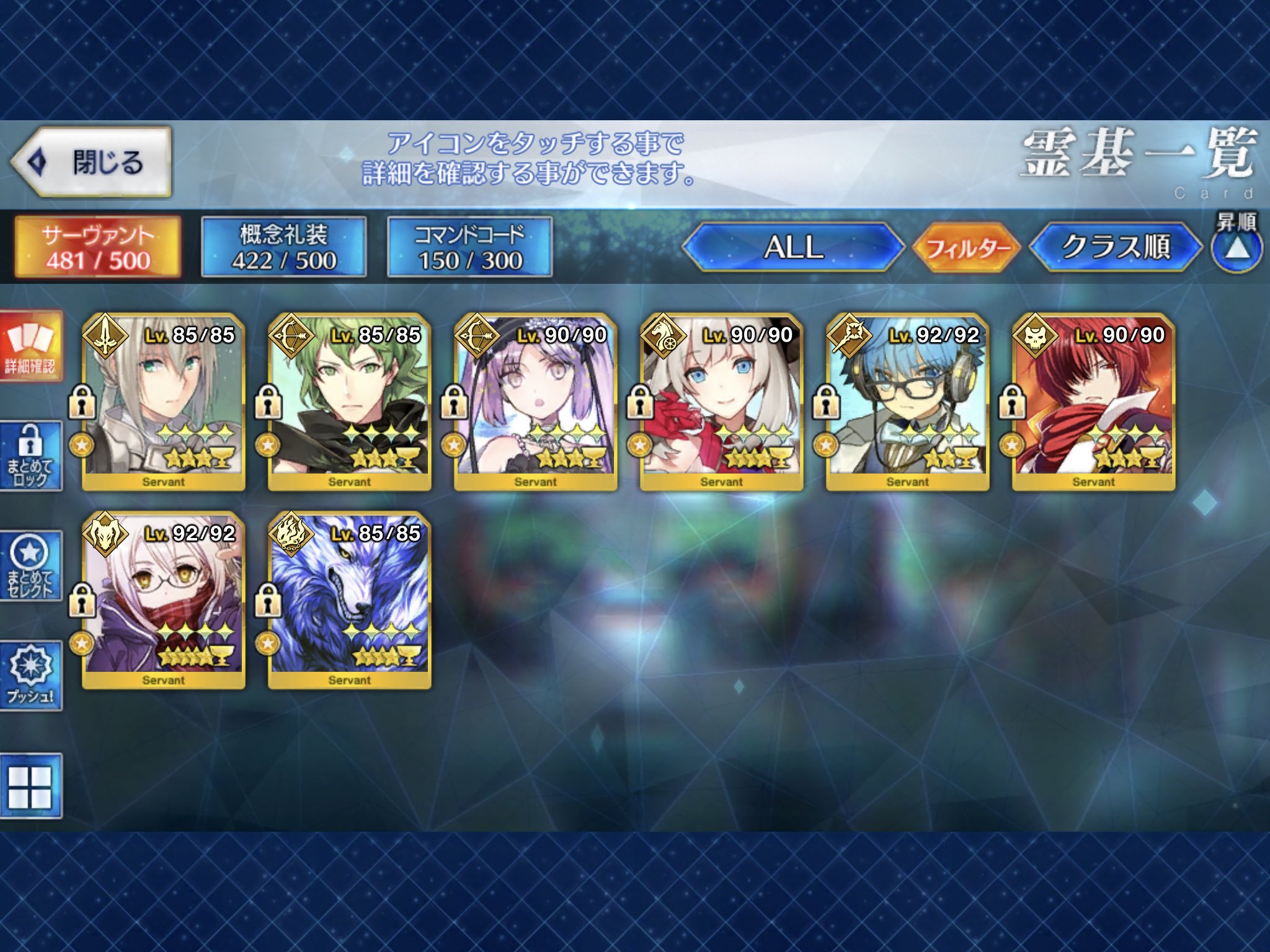Select the silver-haired Saber servant card
This screenshot has height=952, width=1270.
[163, 402]
